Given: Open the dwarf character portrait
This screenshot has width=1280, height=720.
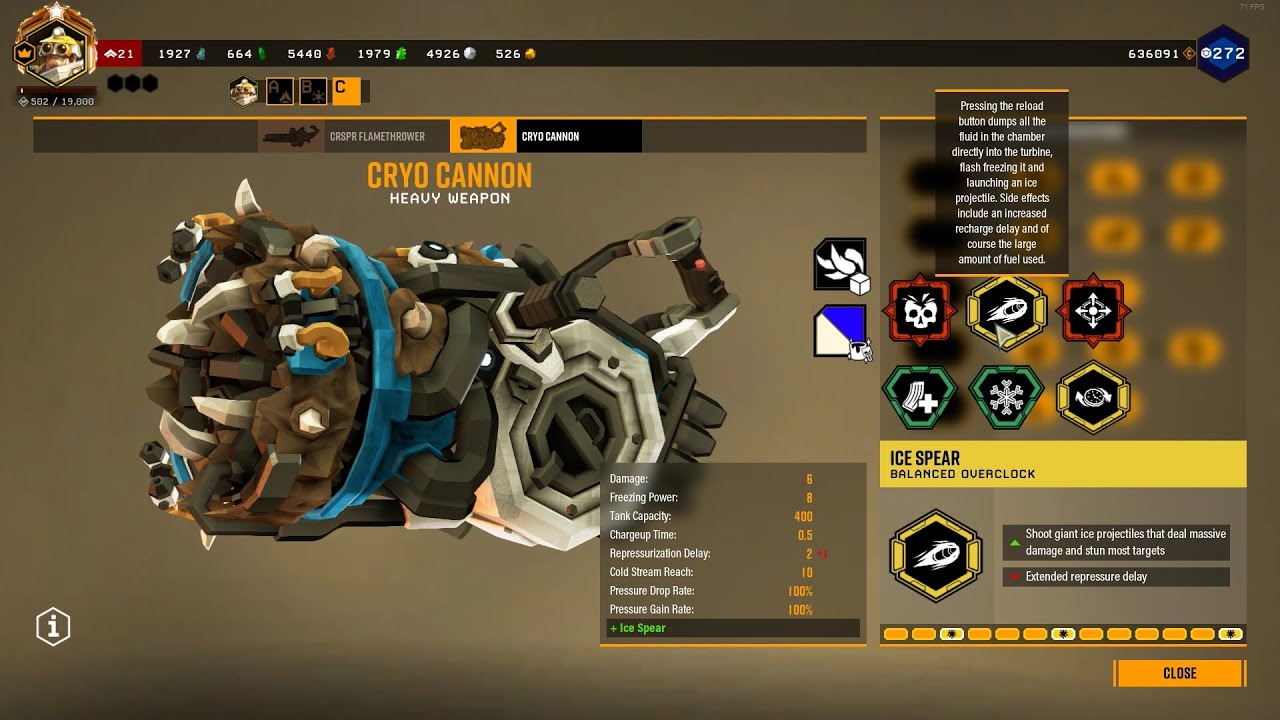Looking at the screenshot, I should point(52,50).
